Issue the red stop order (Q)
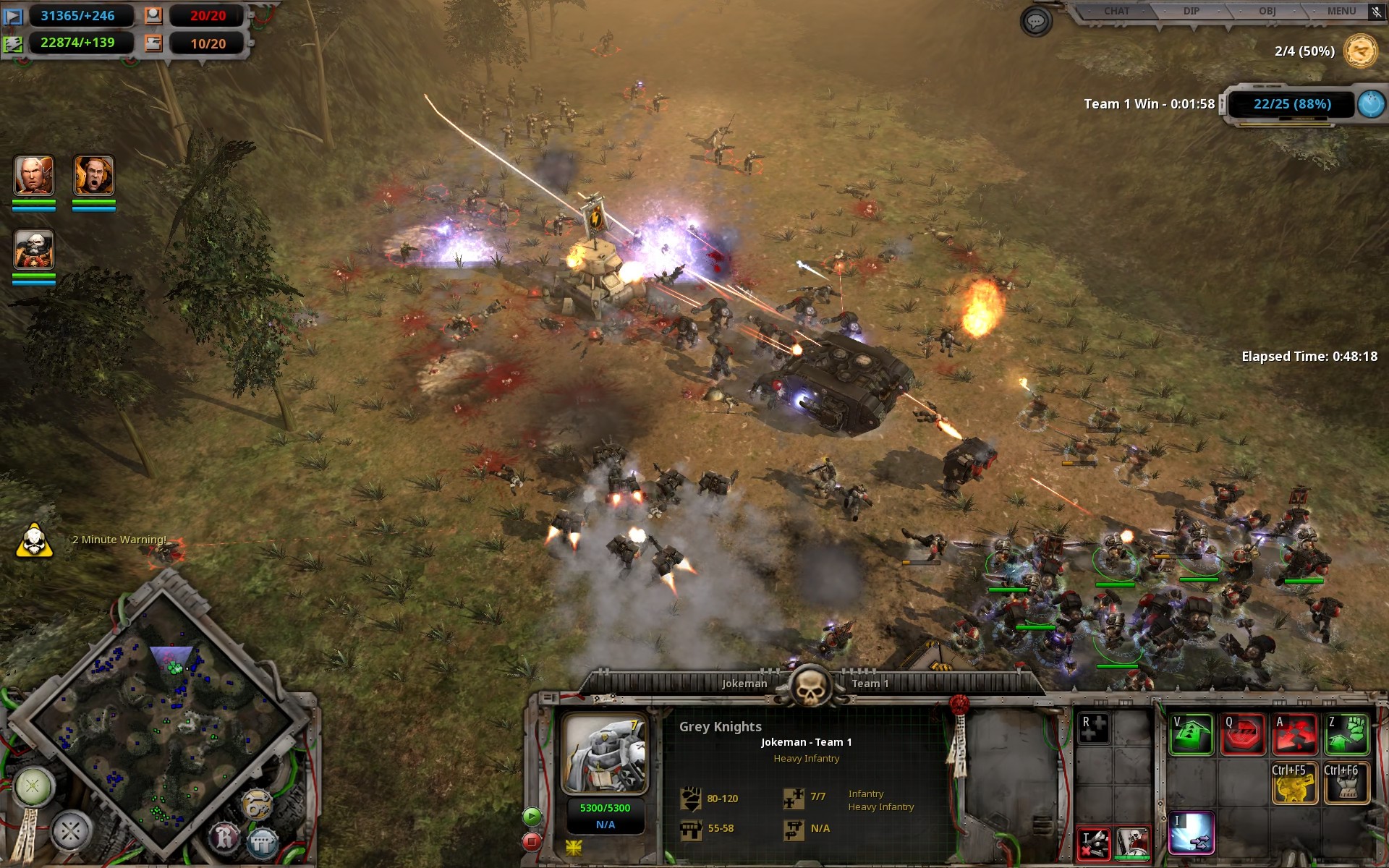Image resolution: width=1389 pixels, height=868 pixels. tap(1243, 734)
